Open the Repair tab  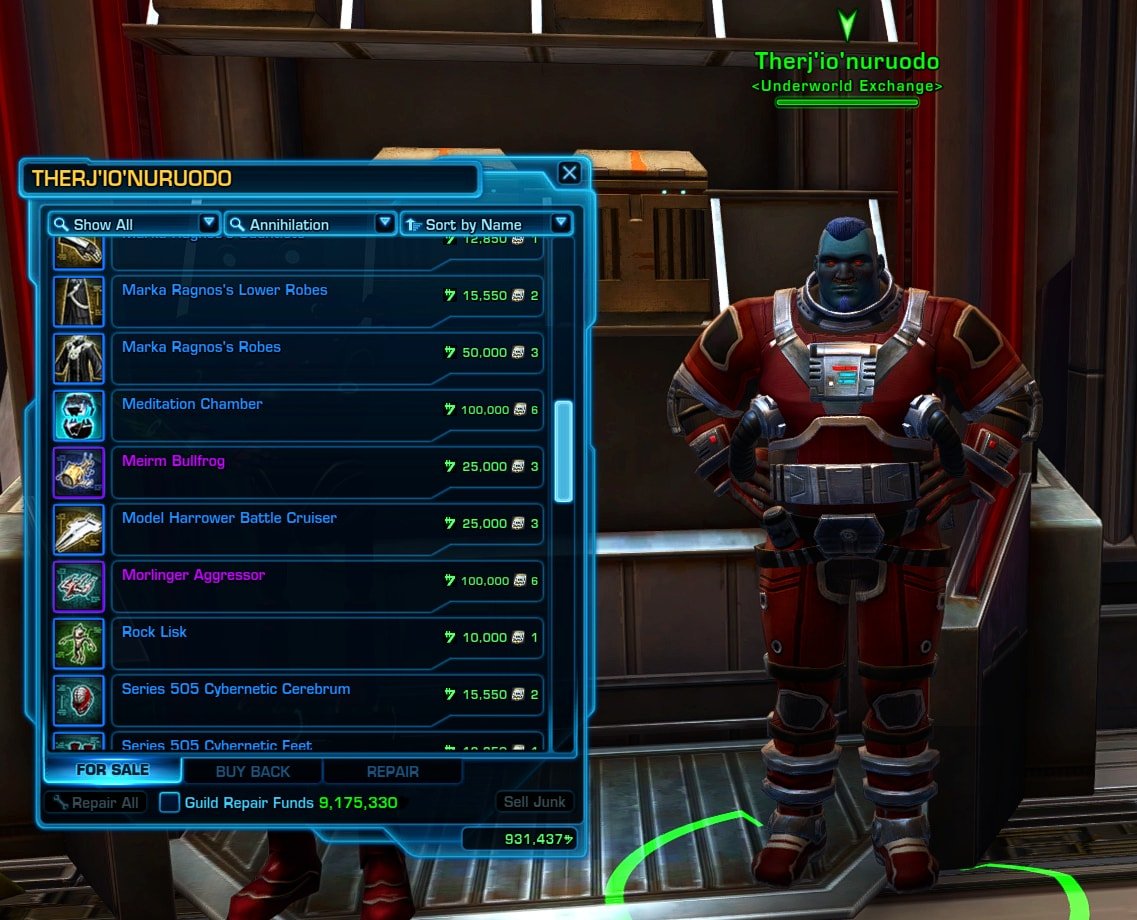pos(393,771)
